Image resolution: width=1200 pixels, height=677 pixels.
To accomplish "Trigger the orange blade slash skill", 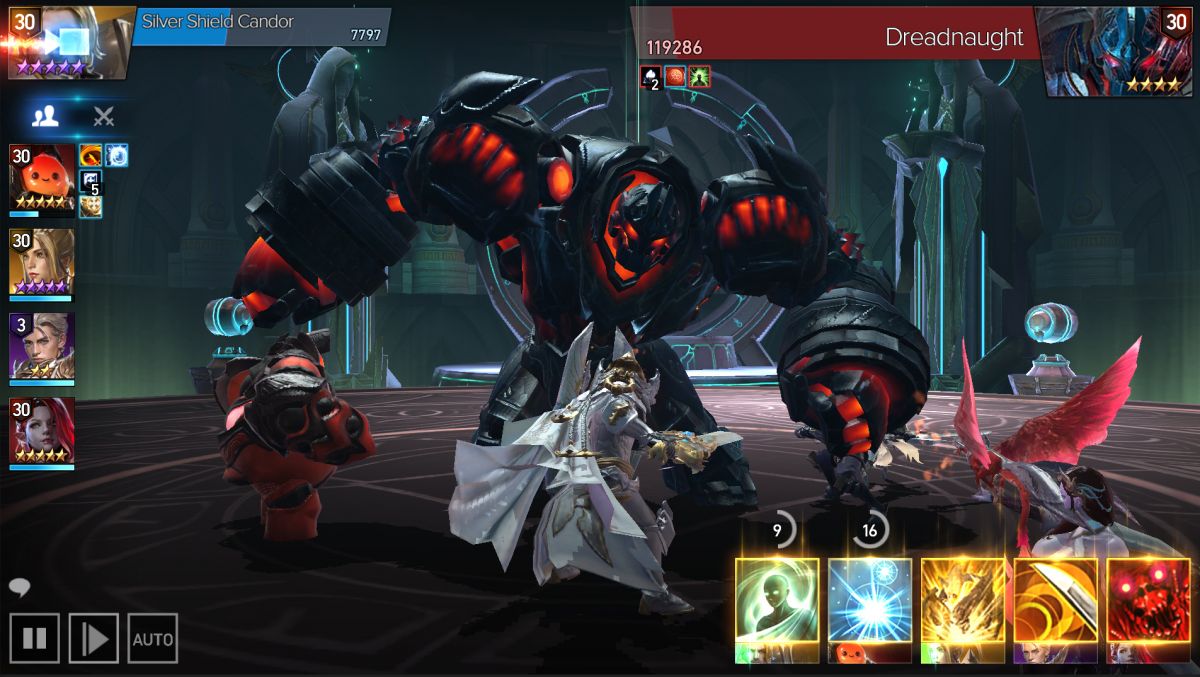I will (1055, 600).
